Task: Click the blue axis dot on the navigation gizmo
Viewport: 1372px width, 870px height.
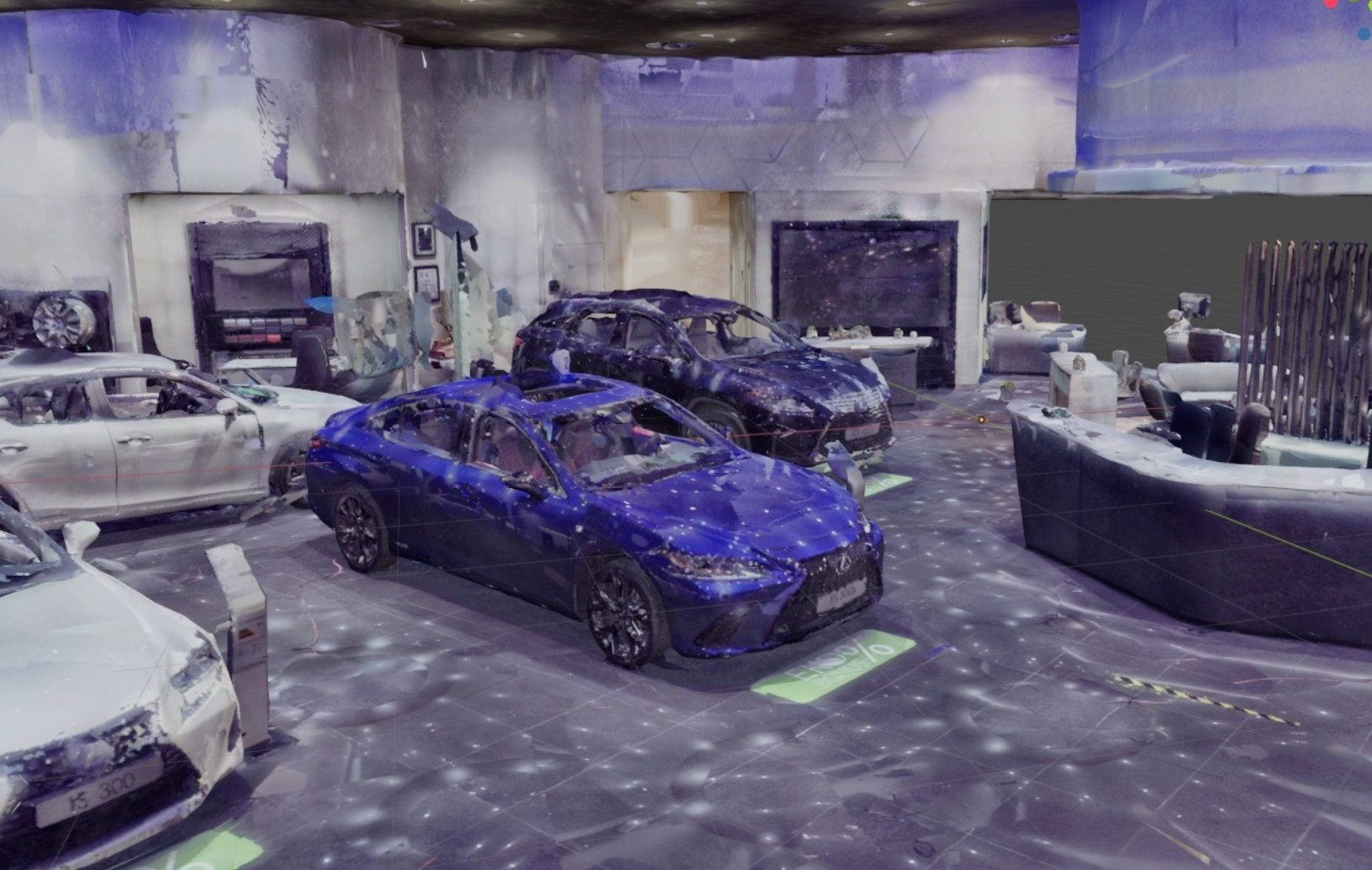Action: click(x=1364, y=35)
